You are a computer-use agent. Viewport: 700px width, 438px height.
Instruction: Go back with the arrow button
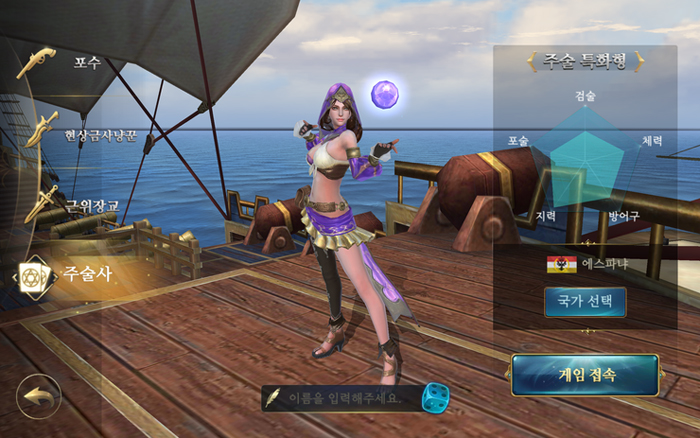coord(39,396)
